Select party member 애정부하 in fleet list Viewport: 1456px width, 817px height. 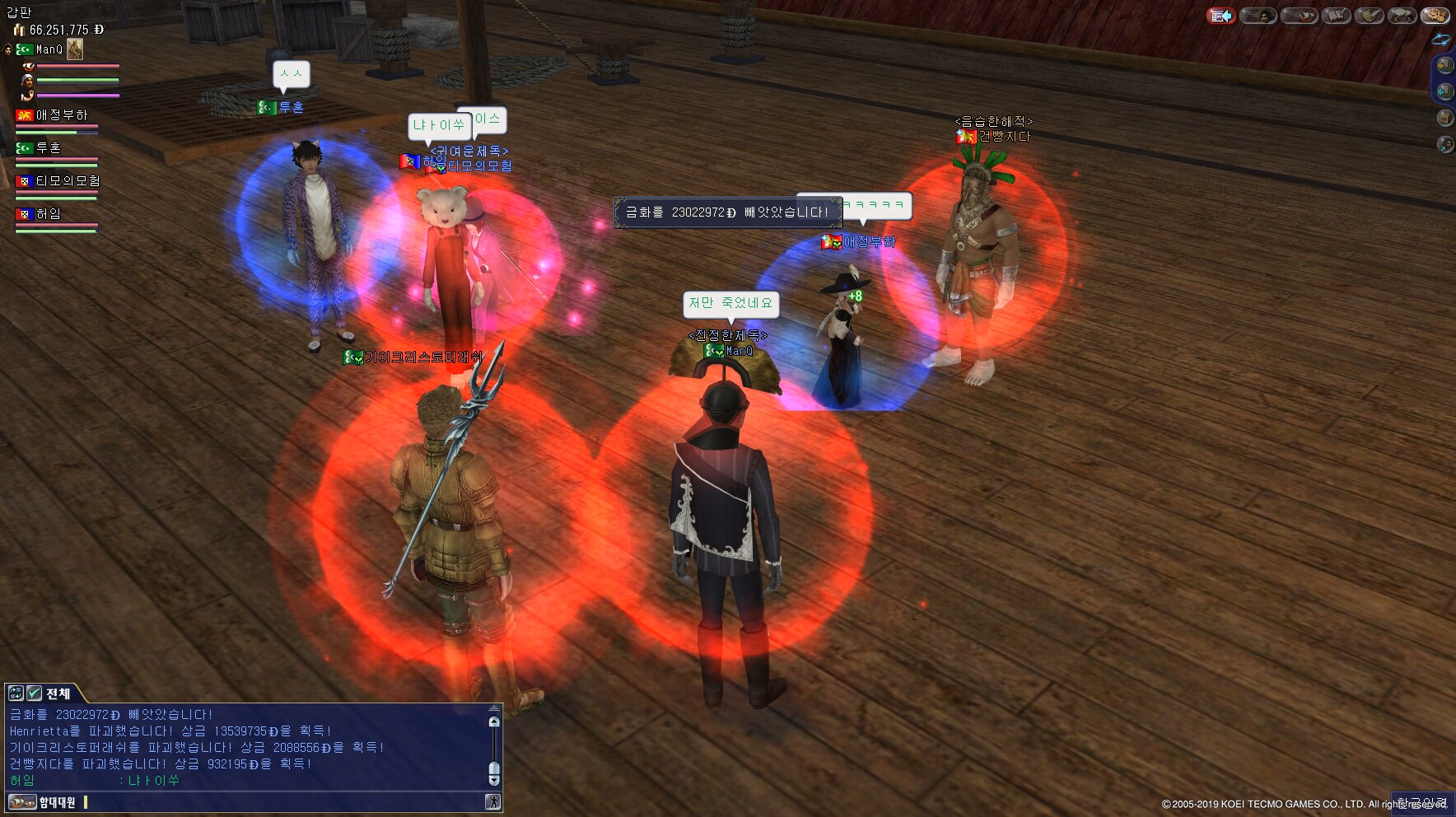(60, 115)
